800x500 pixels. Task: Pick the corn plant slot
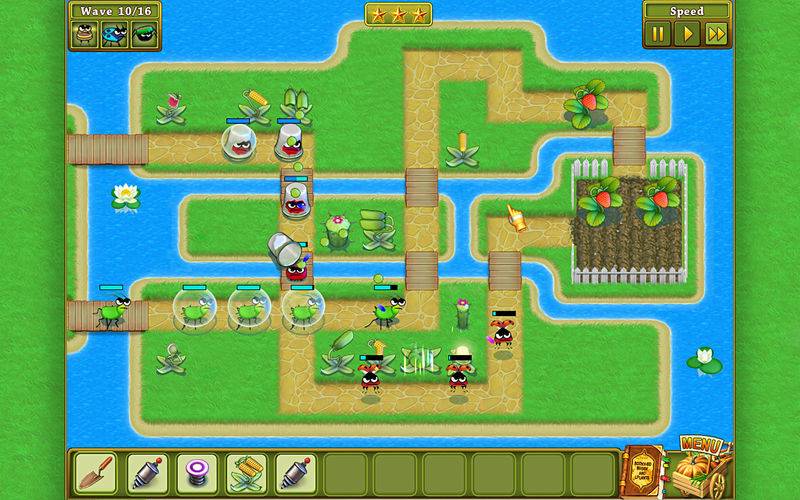[x=246, y=471]
